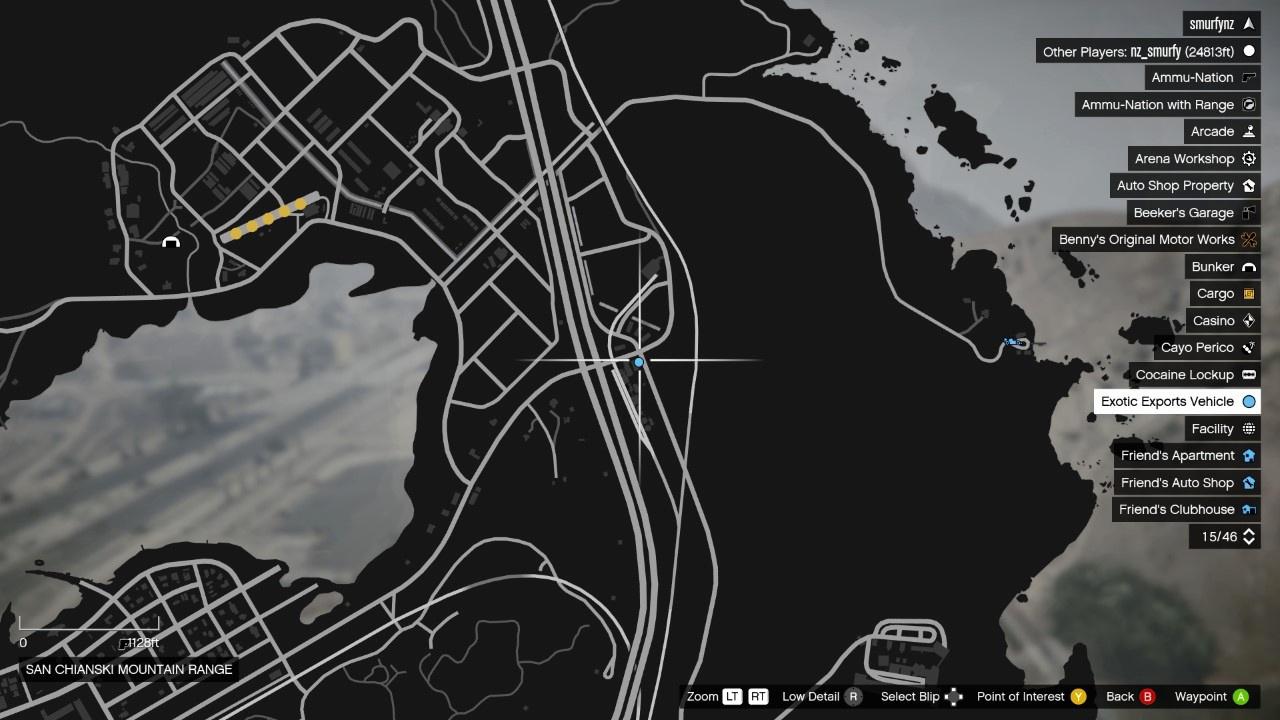Select the Bunker legend entry
Viewport: 1280px width, 720px height.
tap(1222, 267)
